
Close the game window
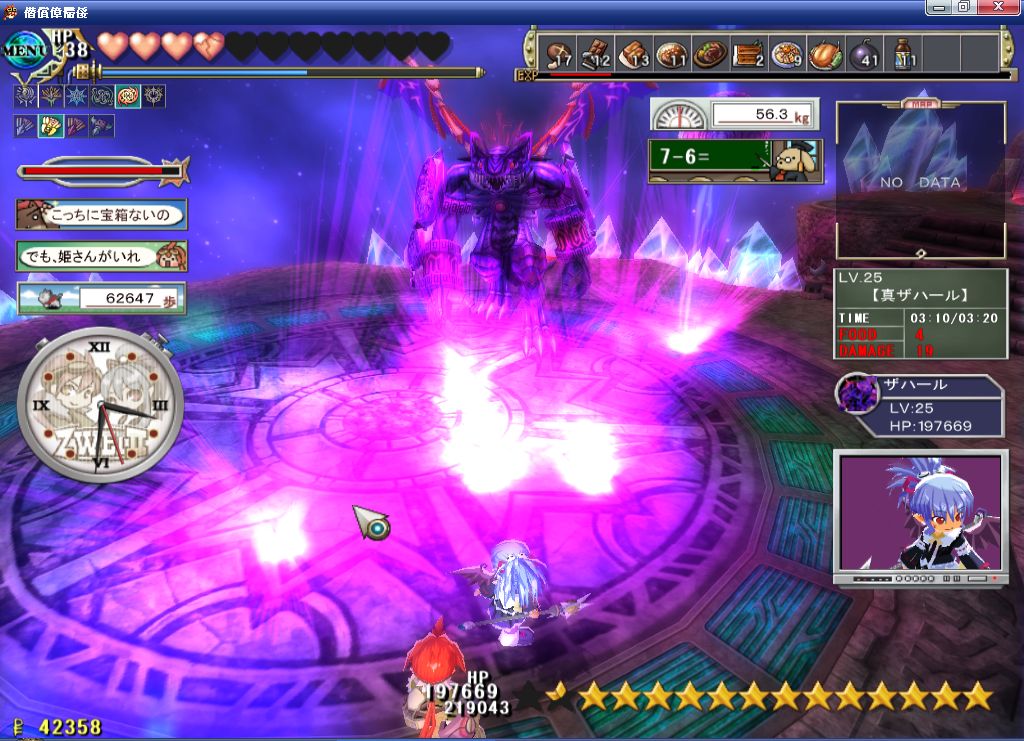(x=1001, y=7)
